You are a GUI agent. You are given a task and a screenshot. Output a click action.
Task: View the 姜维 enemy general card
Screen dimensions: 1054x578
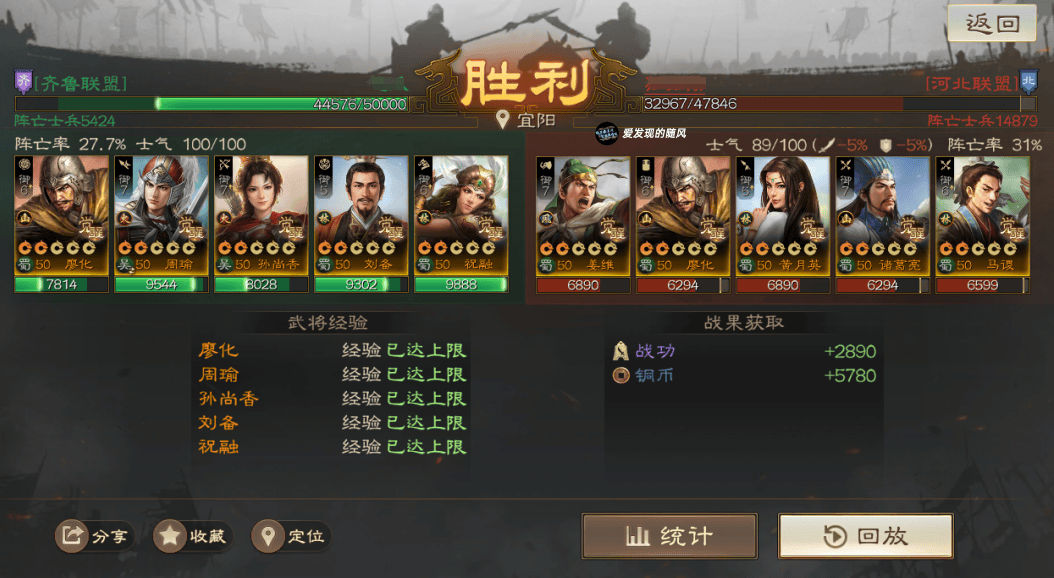pyautogui.click(x=583, y=215)
